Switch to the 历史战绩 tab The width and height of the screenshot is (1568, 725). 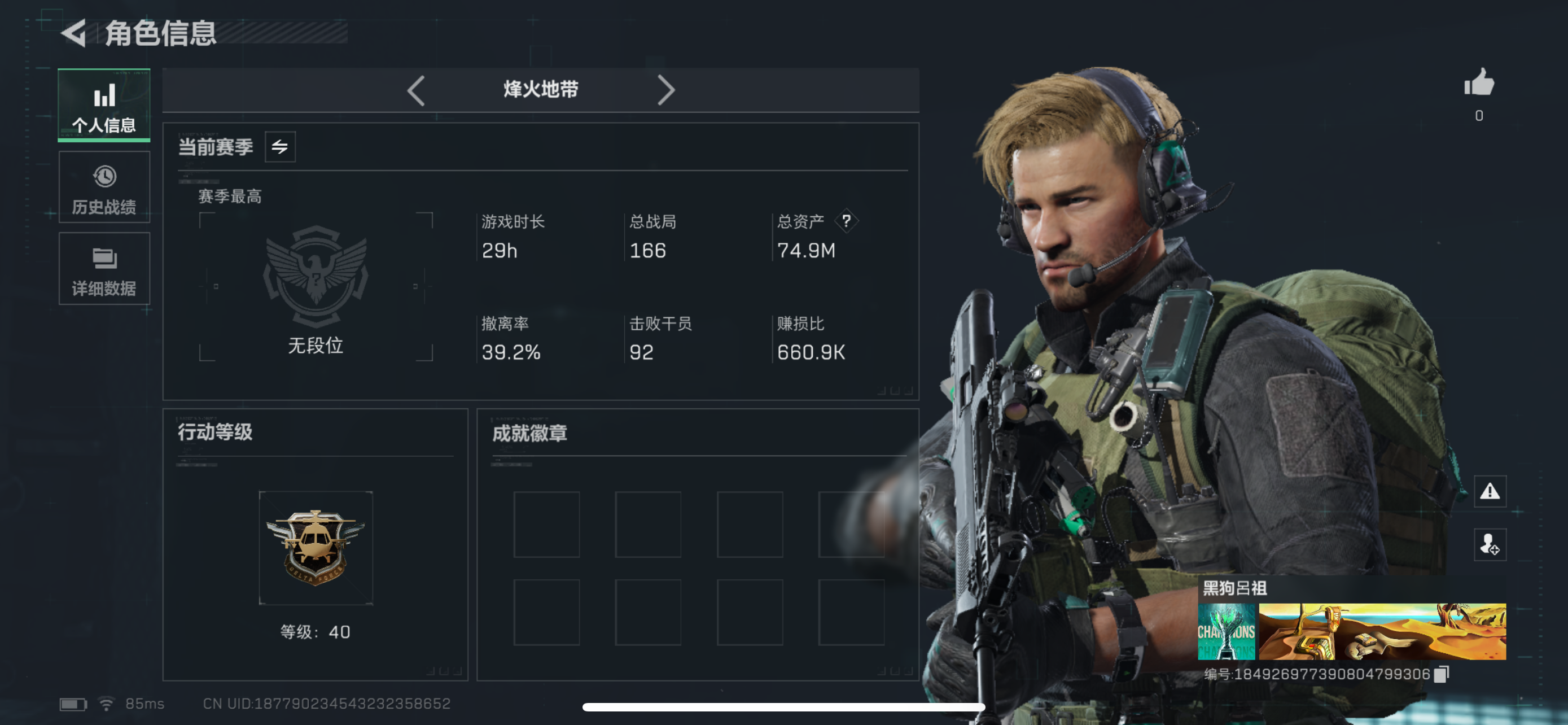point(103,187)
